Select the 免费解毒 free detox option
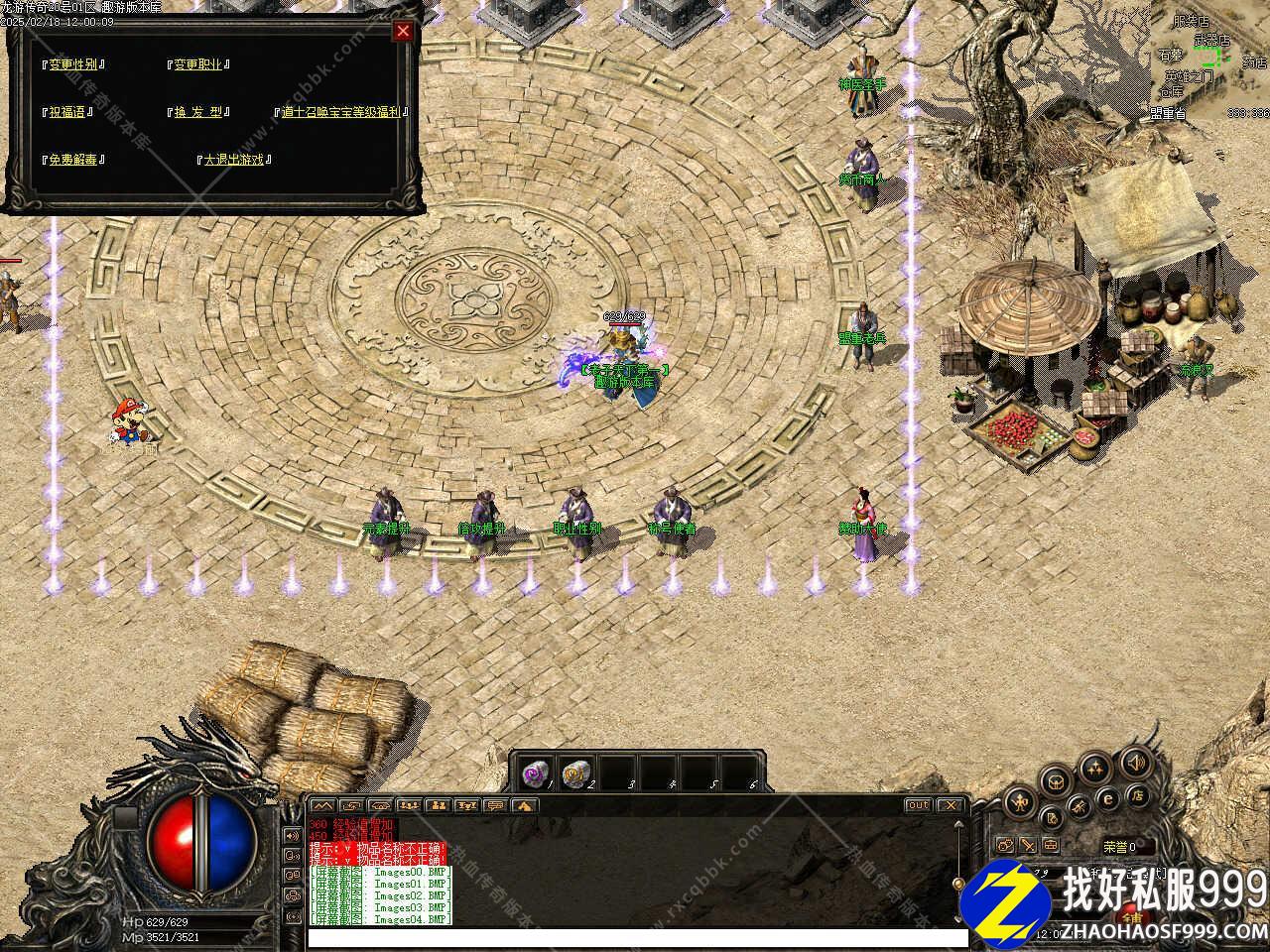The height and width of the screenshot is (952, 1270). (x=74, y=159)
